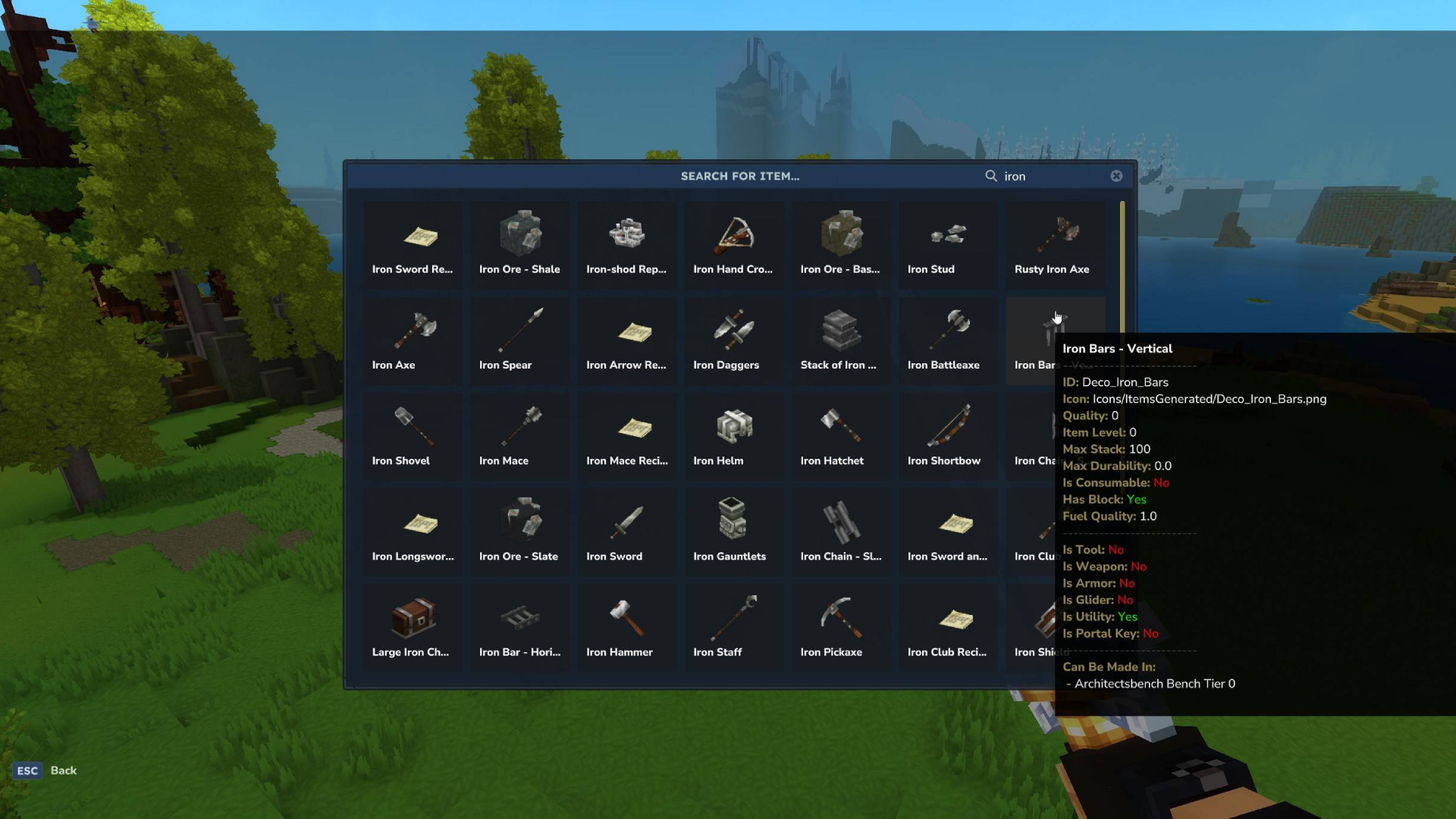
Task: Select the Rusty Iron Axe item
Action: point(1054,243)
